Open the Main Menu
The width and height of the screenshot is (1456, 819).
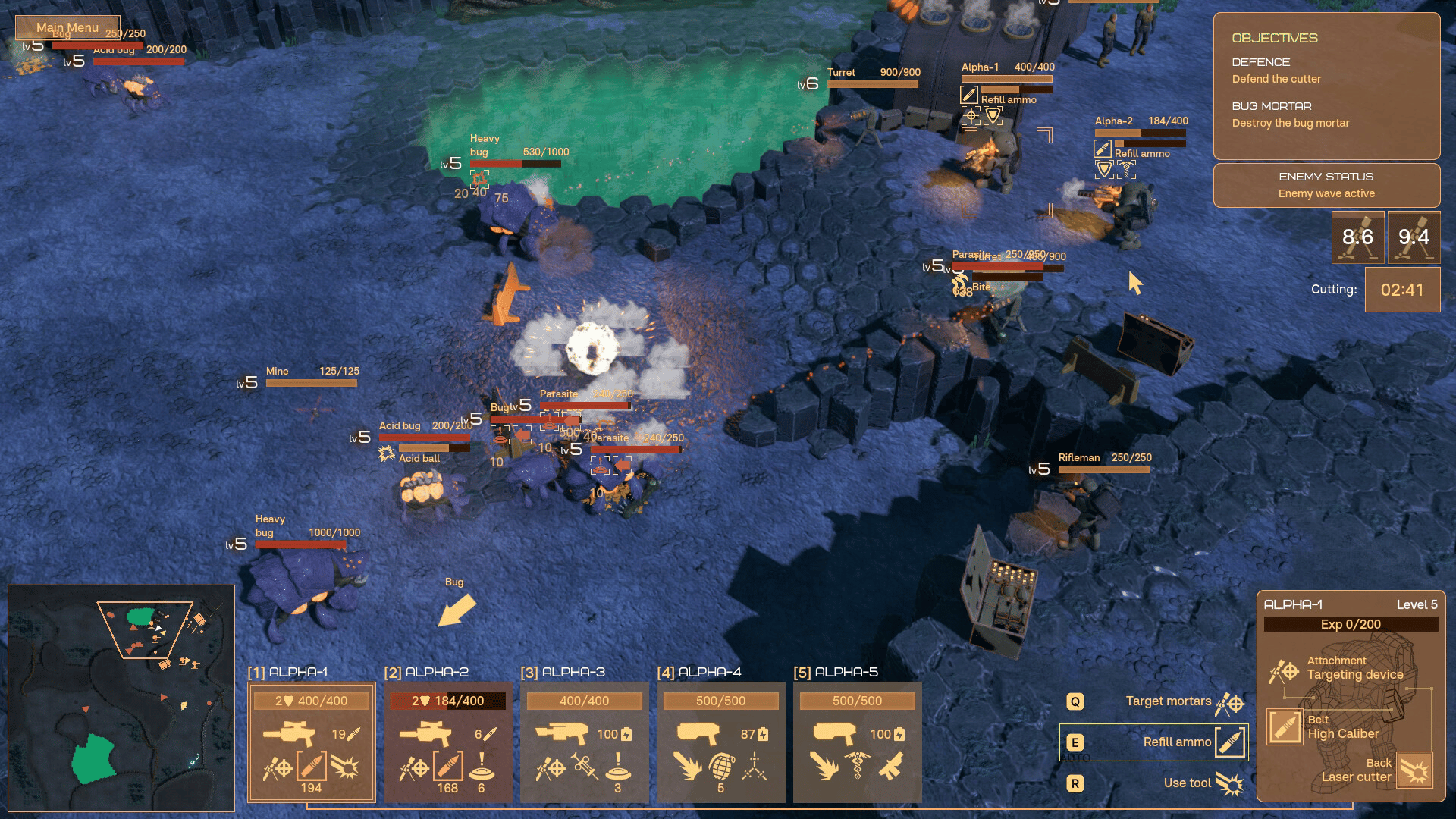(67, 27)
